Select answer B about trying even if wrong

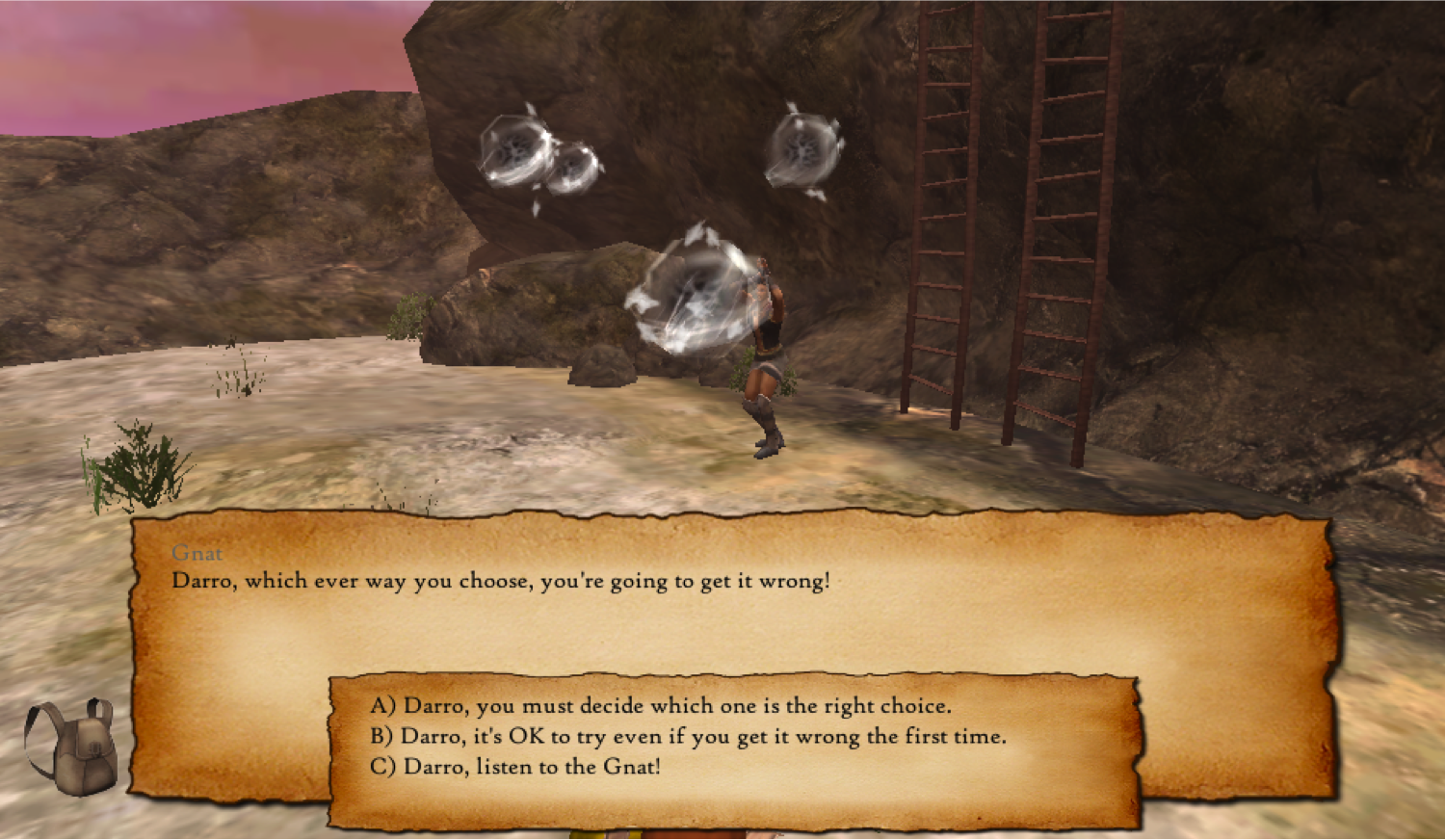point(687,736)
